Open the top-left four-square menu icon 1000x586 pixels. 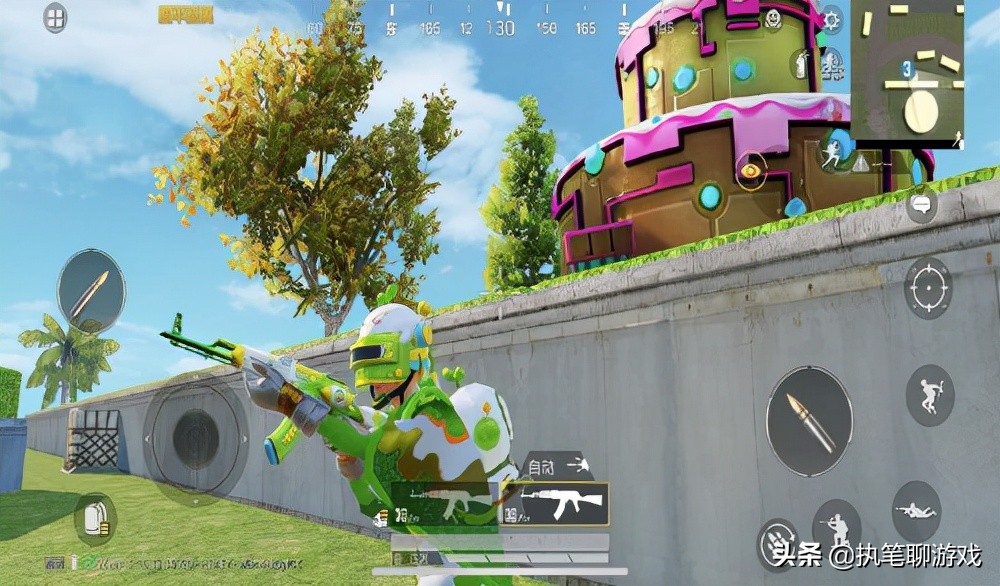point(56,17)
